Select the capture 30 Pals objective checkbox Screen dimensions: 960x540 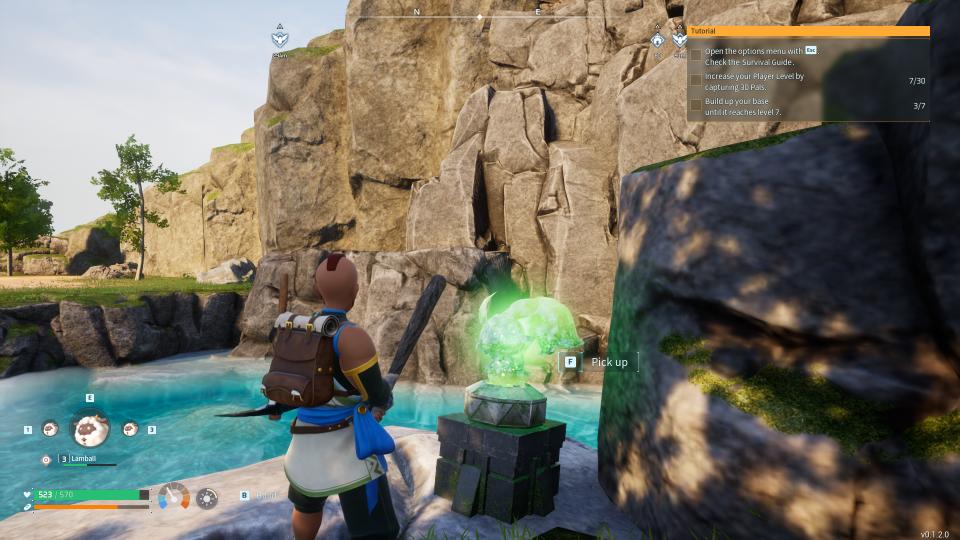point(696,80)
